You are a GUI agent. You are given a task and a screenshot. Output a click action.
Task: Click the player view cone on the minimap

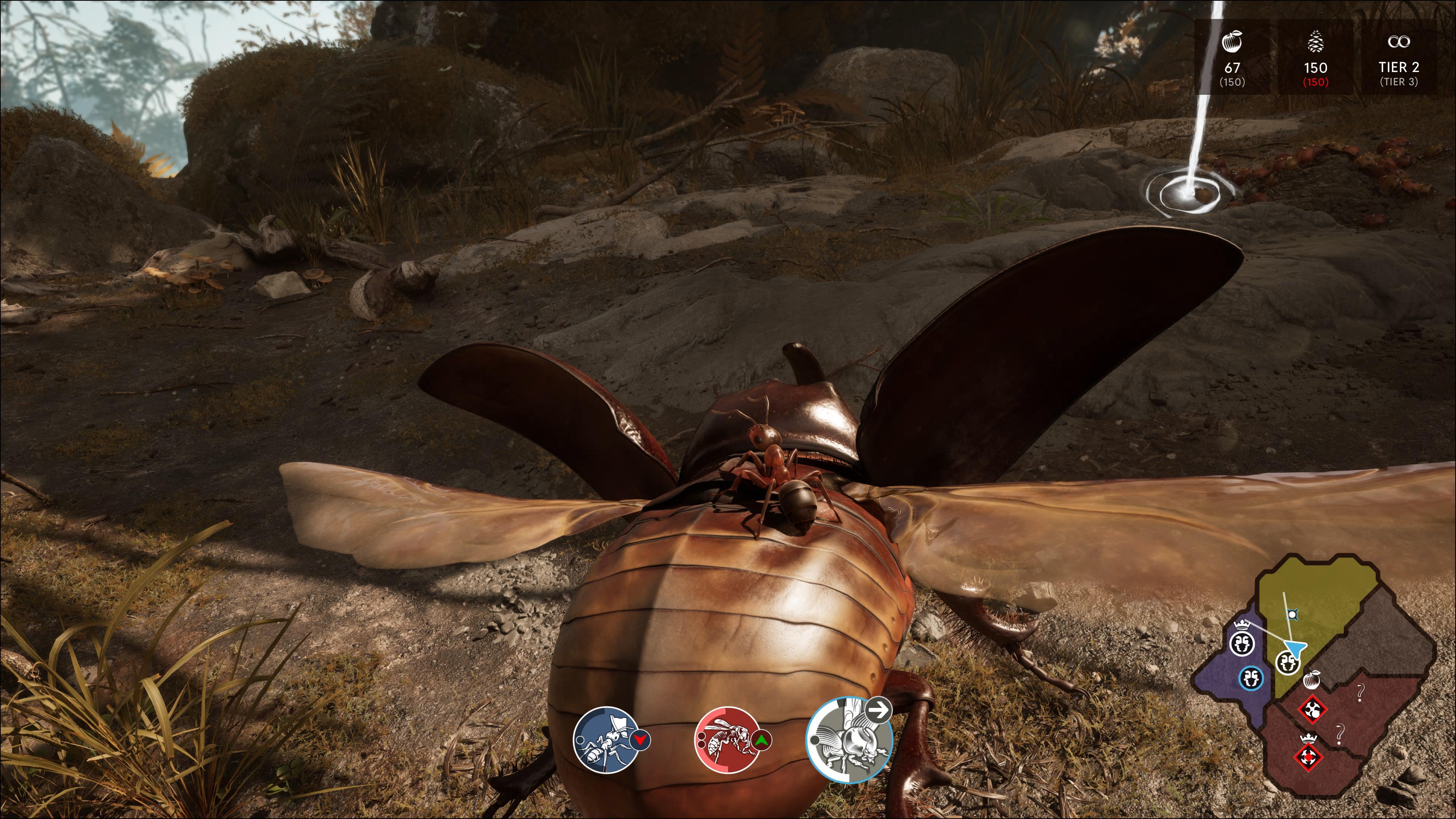(x=1295, y=650)
